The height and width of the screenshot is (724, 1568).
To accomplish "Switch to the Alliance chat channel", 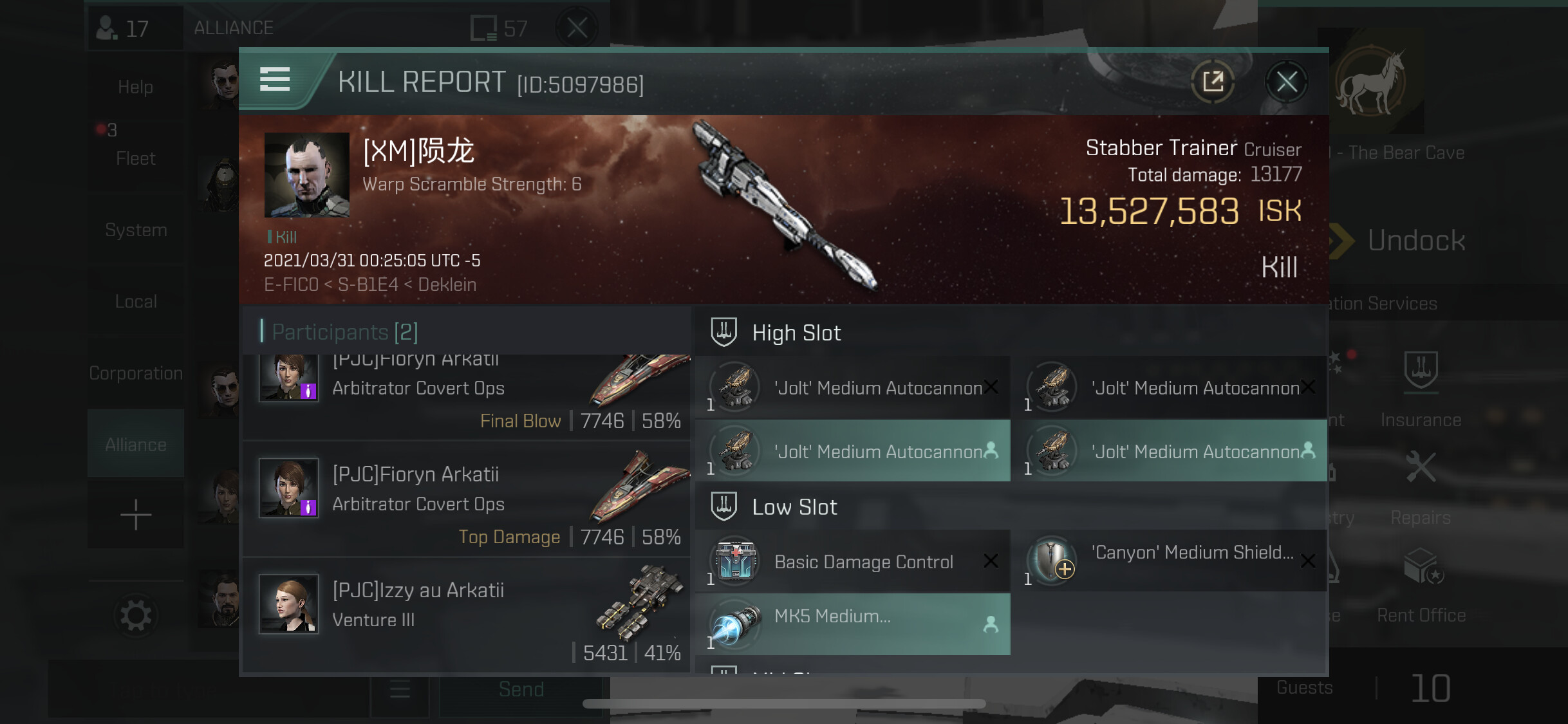I will pos(136,444).
